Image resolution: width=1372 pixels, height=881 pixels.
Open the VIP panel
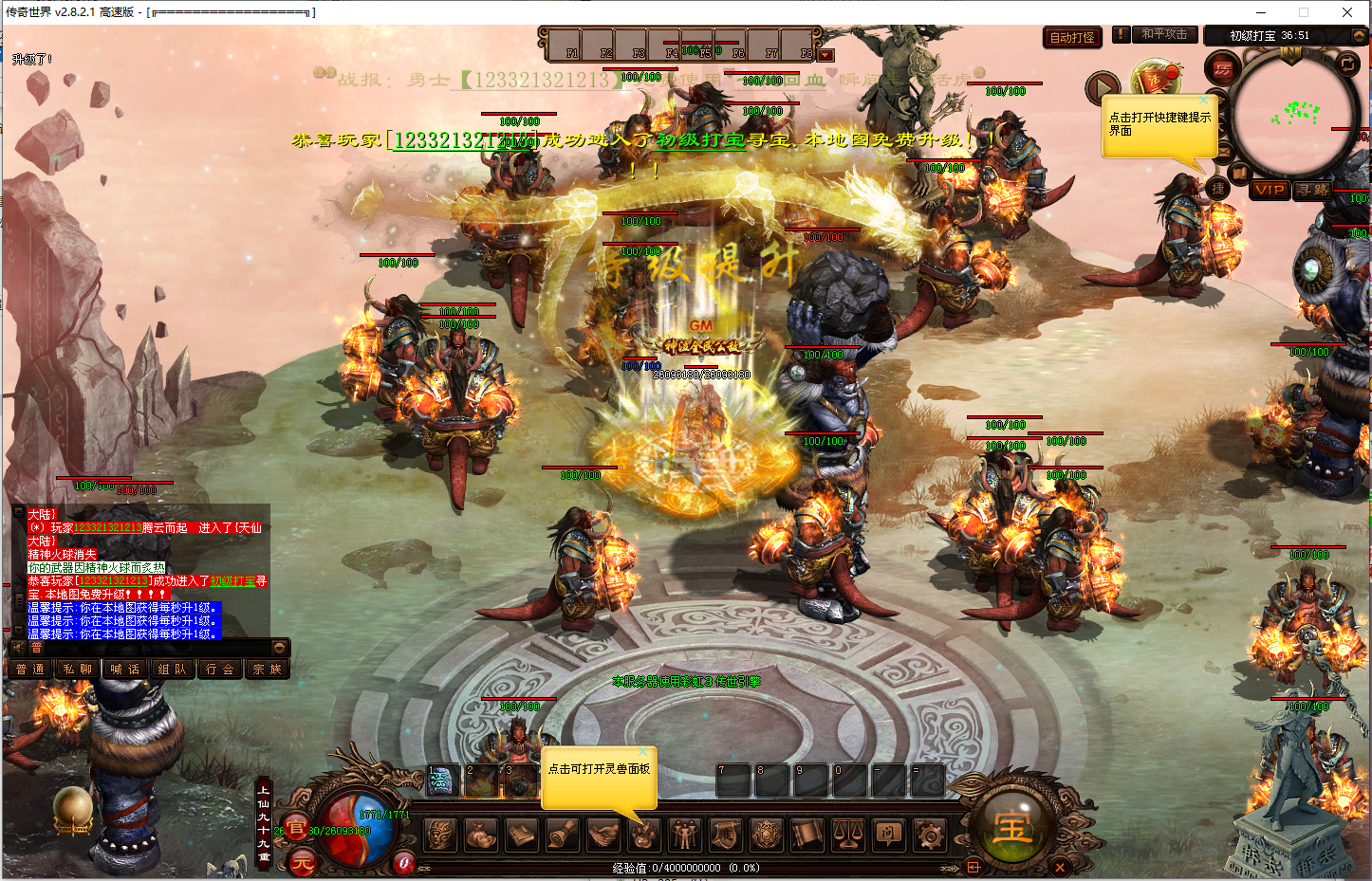click(x=1269, y=190)
